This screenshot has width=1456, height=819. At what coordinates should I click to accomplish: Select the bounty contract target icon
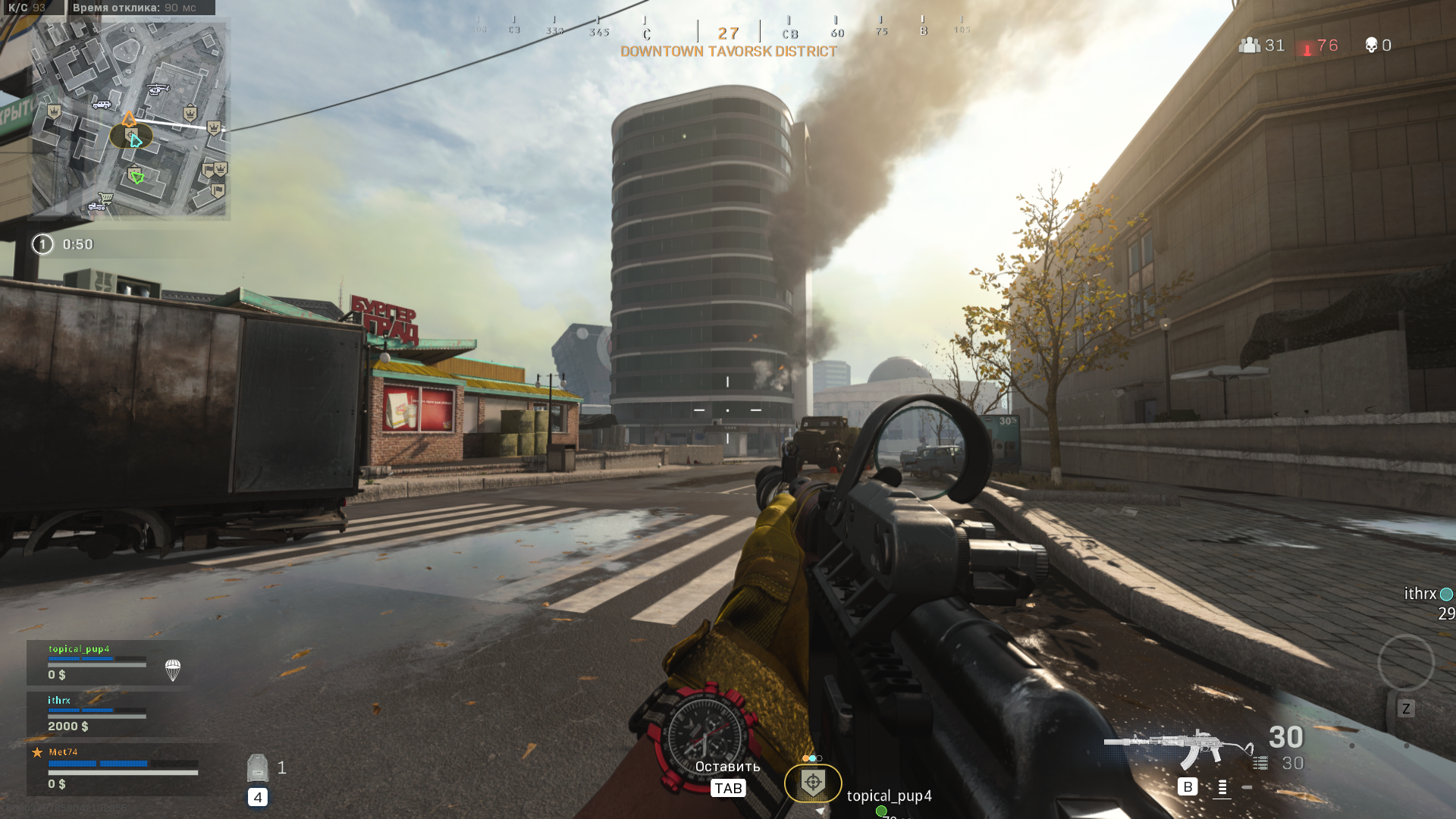pyautogui.click(x=812, y=783)
